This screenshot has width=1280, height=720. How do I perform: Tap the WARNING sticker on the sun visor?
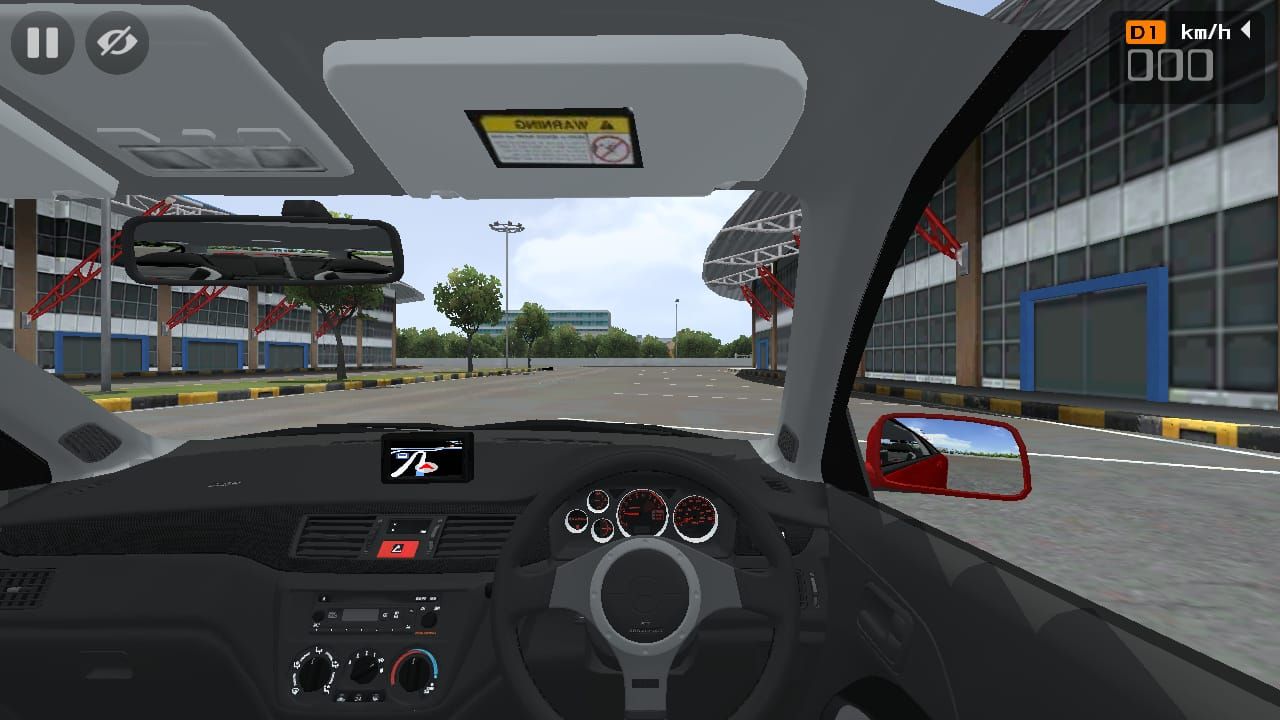click(x=556, y=136)
